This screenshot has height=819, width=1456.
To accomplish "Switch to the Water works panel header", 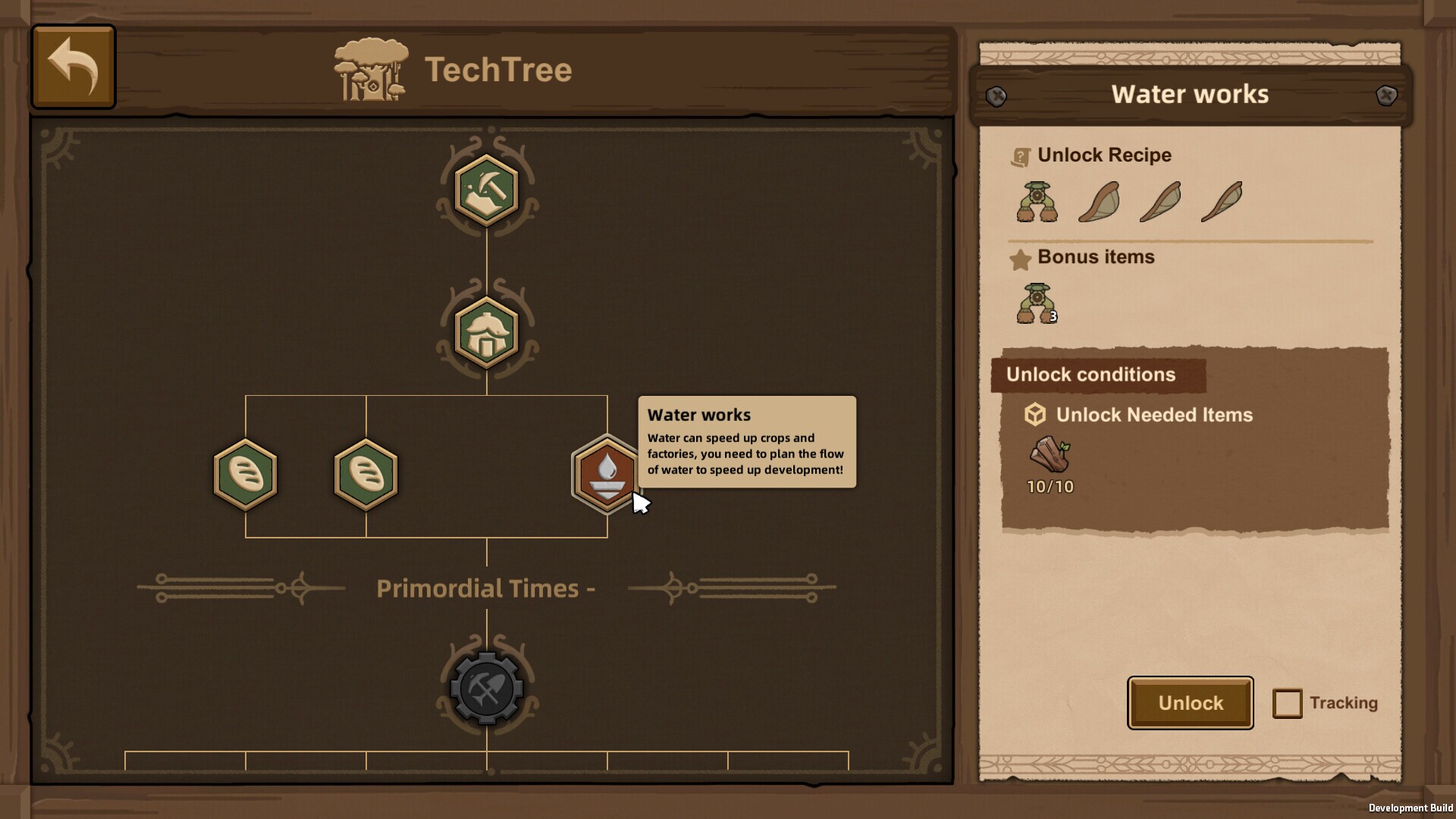I will point(1189,94).
